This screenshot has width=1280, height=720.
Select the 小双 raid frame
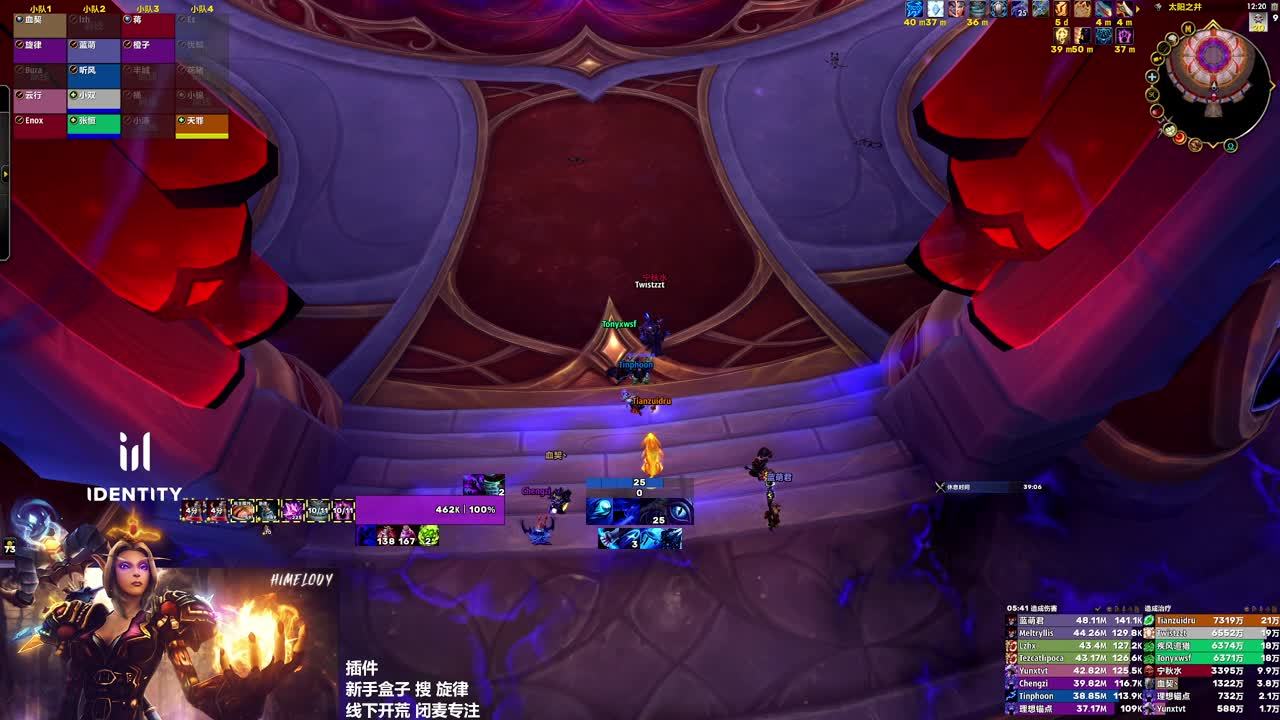coord(93,98)
